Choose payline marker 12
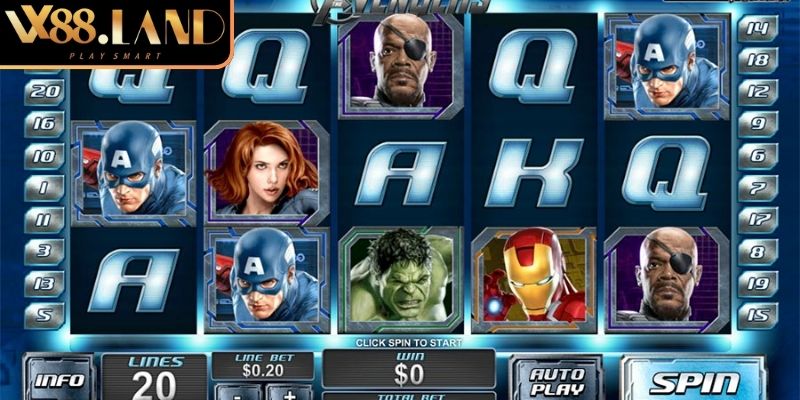Image resolution: width=800 pixels, height=400 pixels. (x=757, y=91)
